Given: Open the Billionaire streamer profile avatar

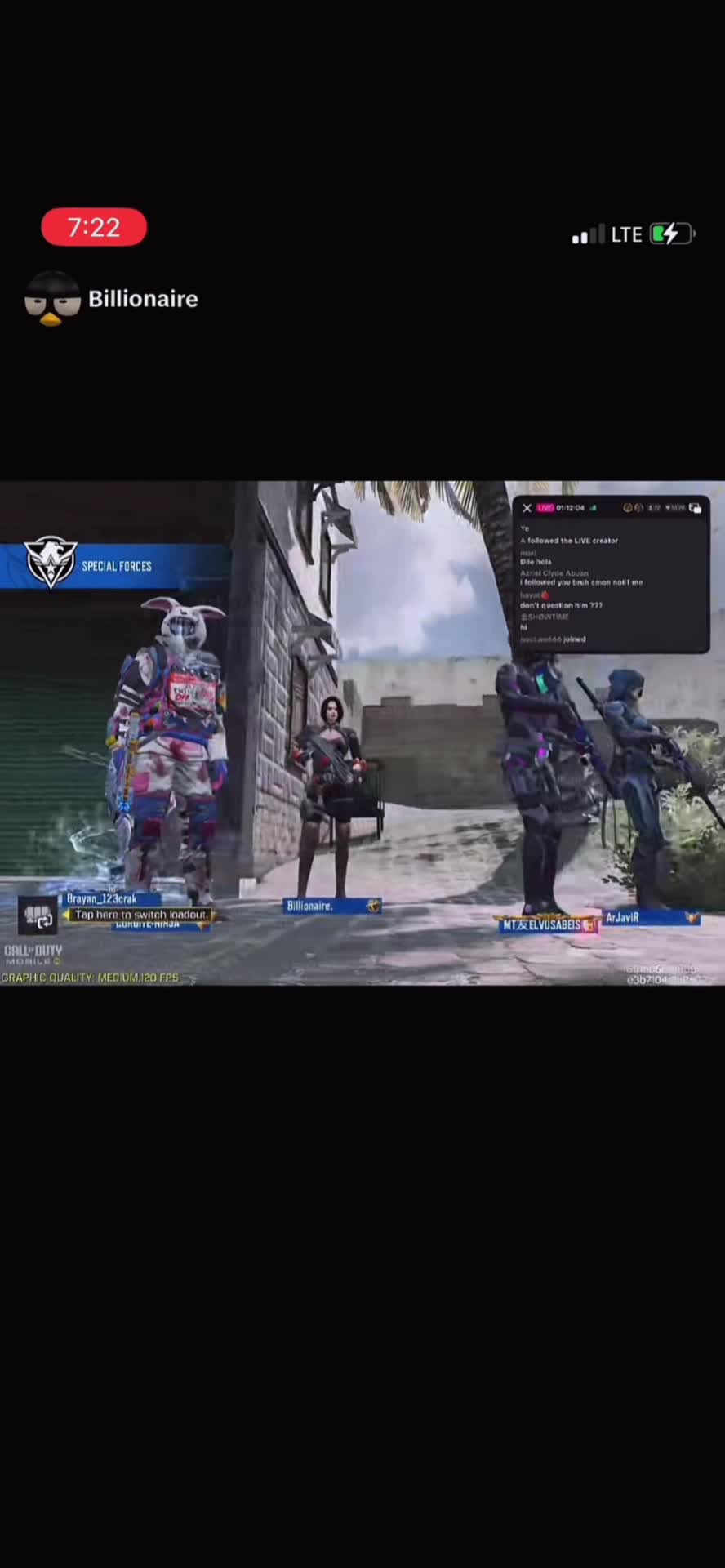Looking at the screenshot, I should tap(52, 299).
